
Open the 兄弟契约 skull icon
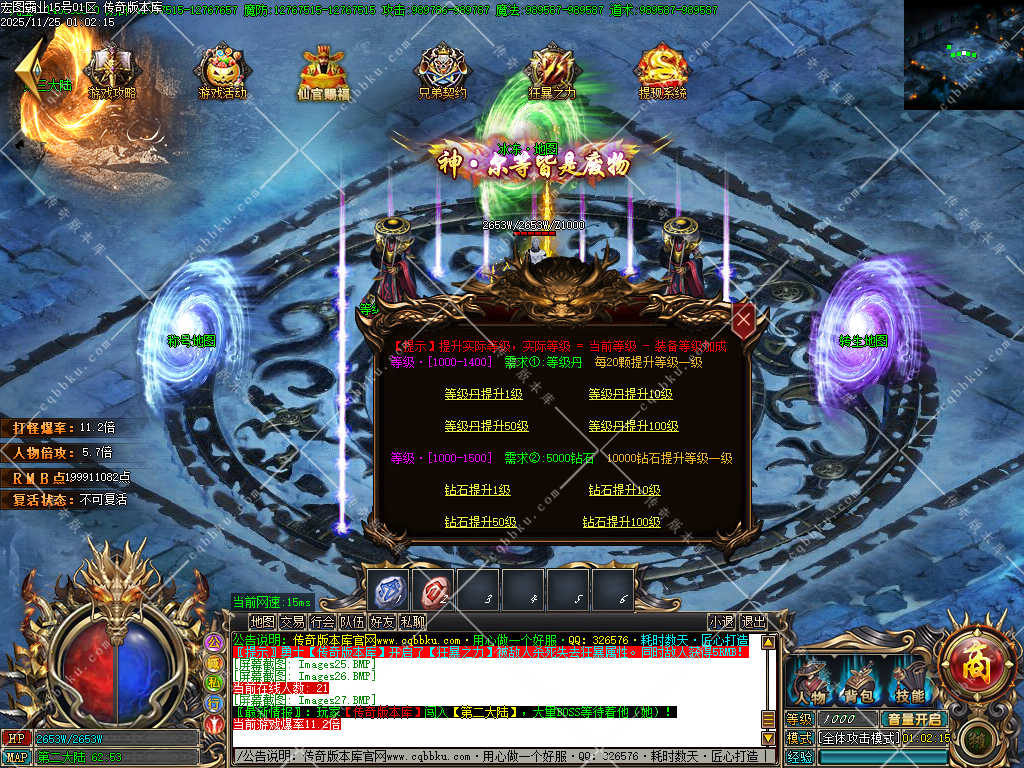442,72
